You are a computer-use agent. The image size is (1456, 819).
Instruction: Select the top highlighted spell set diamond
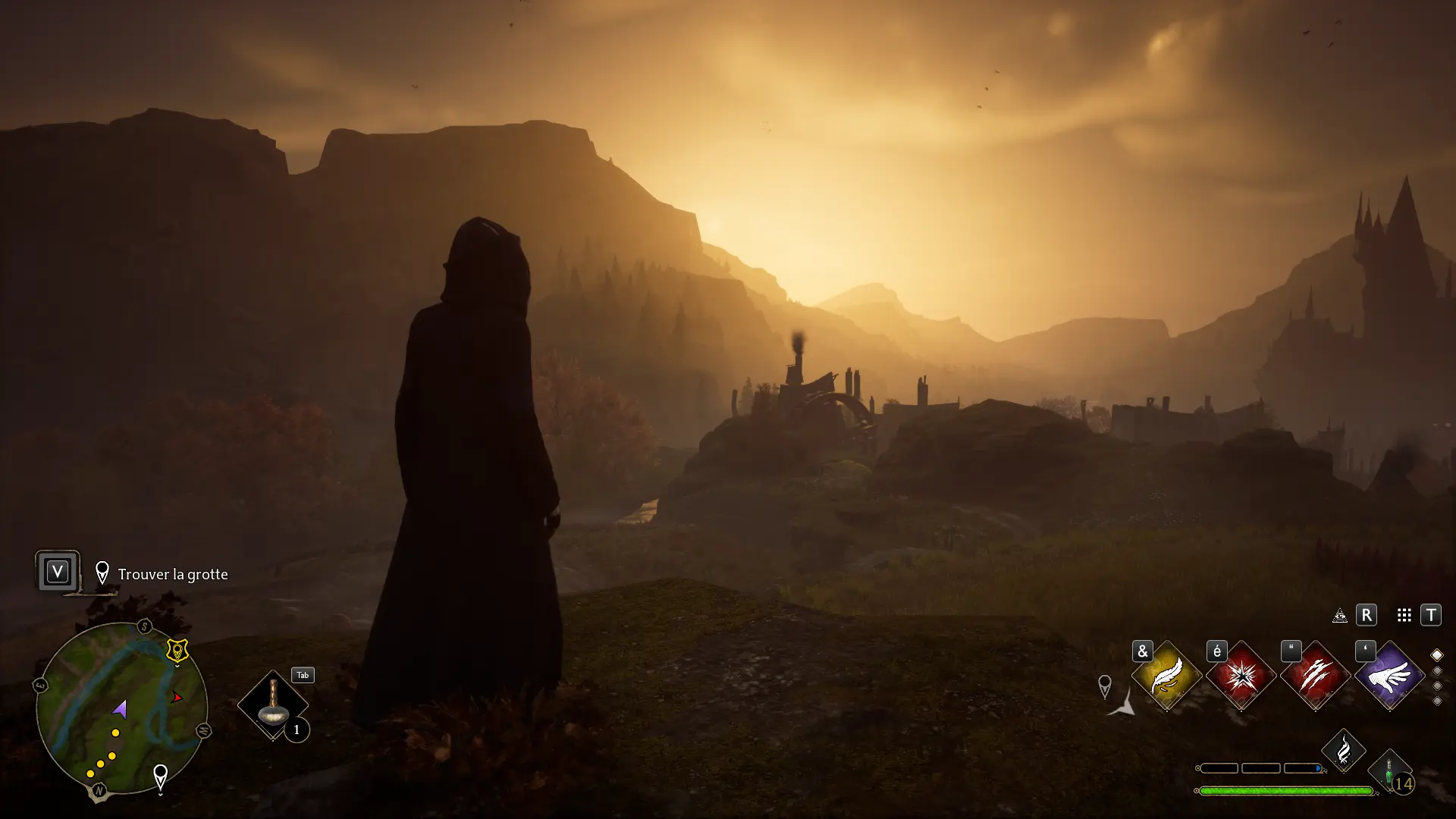click(1436, 655)
